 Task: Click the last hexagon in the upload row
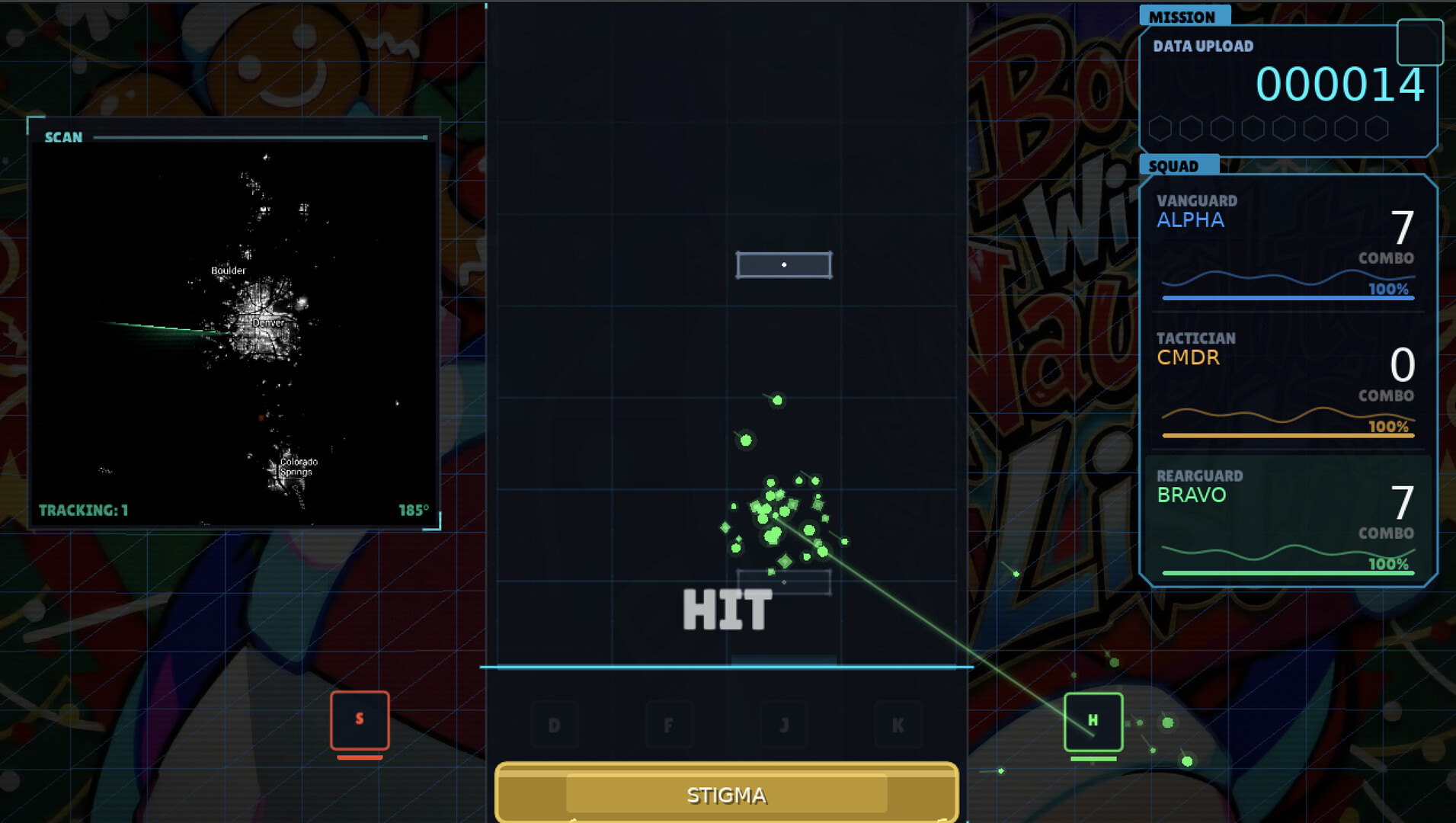pyautogui.click(x=1377, y=128)
